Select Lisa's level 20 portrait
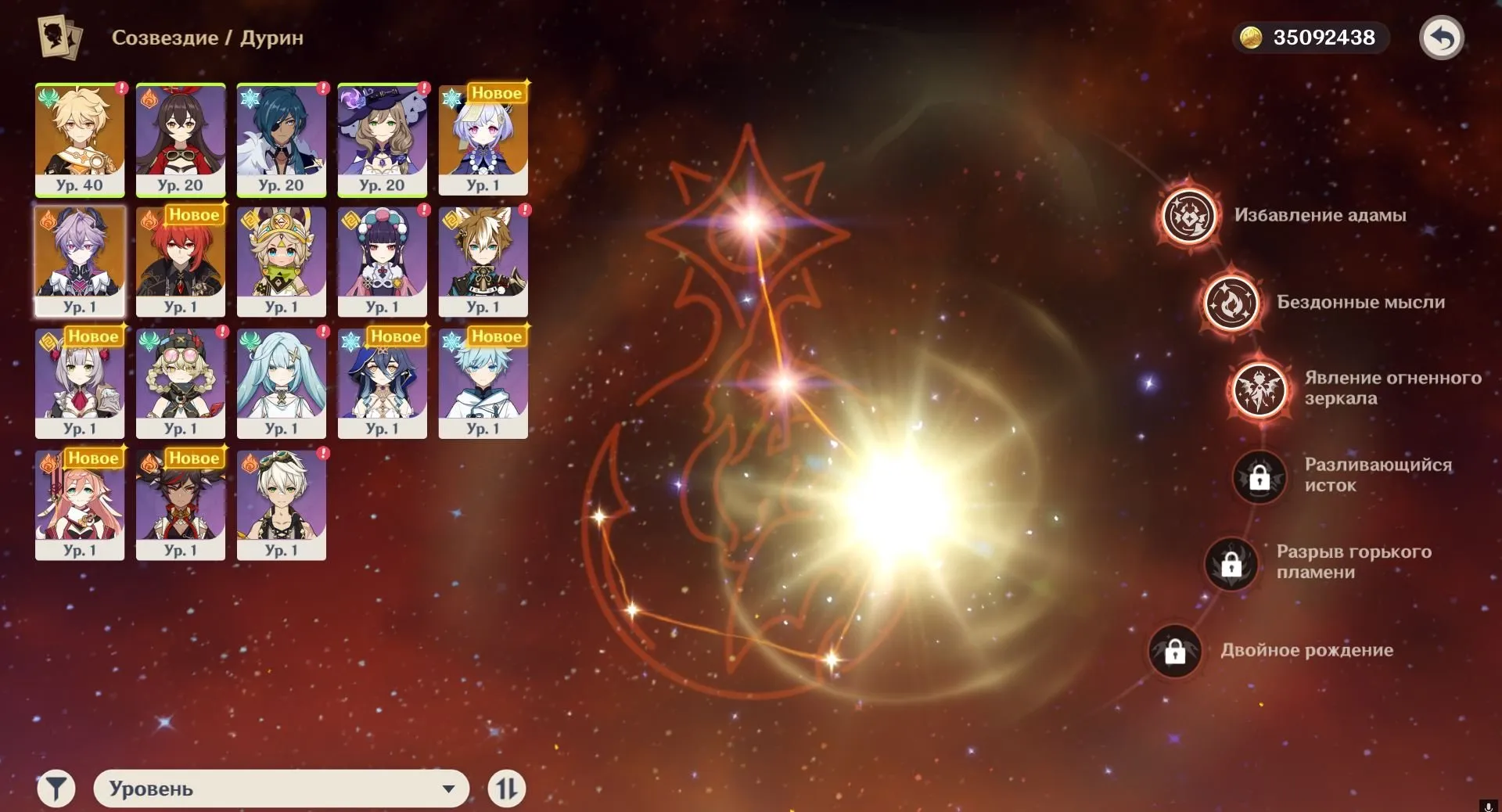Image resolution: width=1502 pixels, height=812 pixels. pyautogui.click(x=383, y=139)
